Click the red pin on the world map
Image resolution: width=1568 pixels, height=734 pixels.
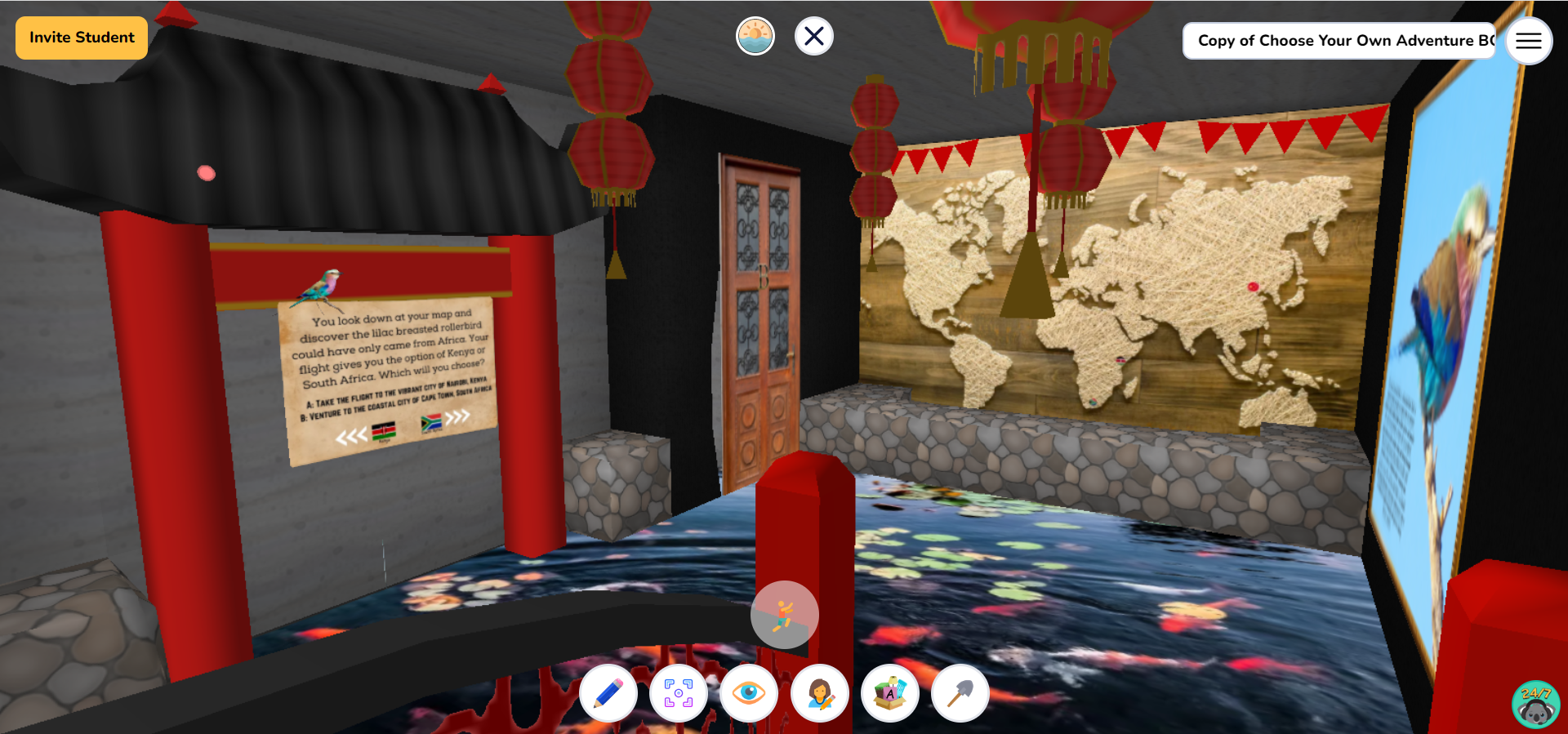tap(1252, 285)
